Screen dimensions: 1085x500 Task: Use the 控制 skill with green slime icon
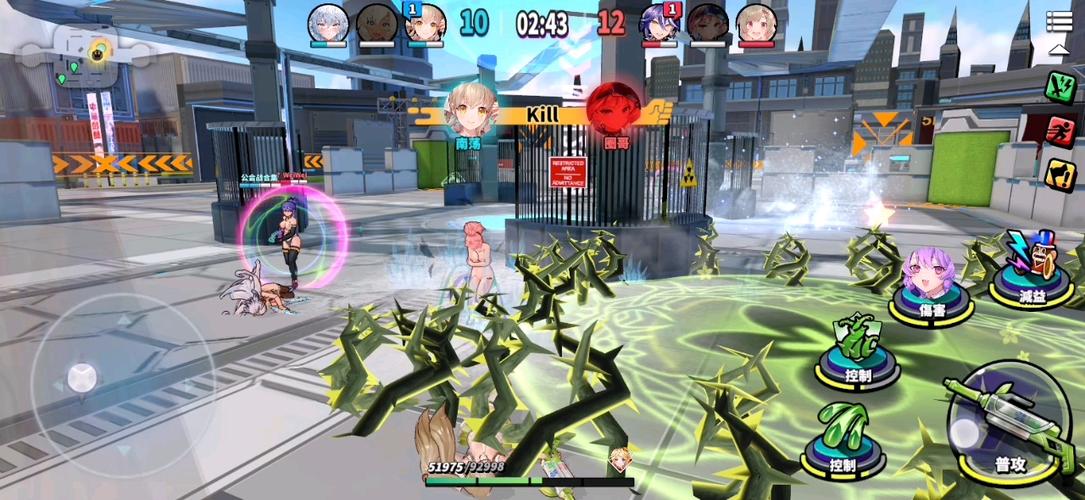[x=843, y=434]
